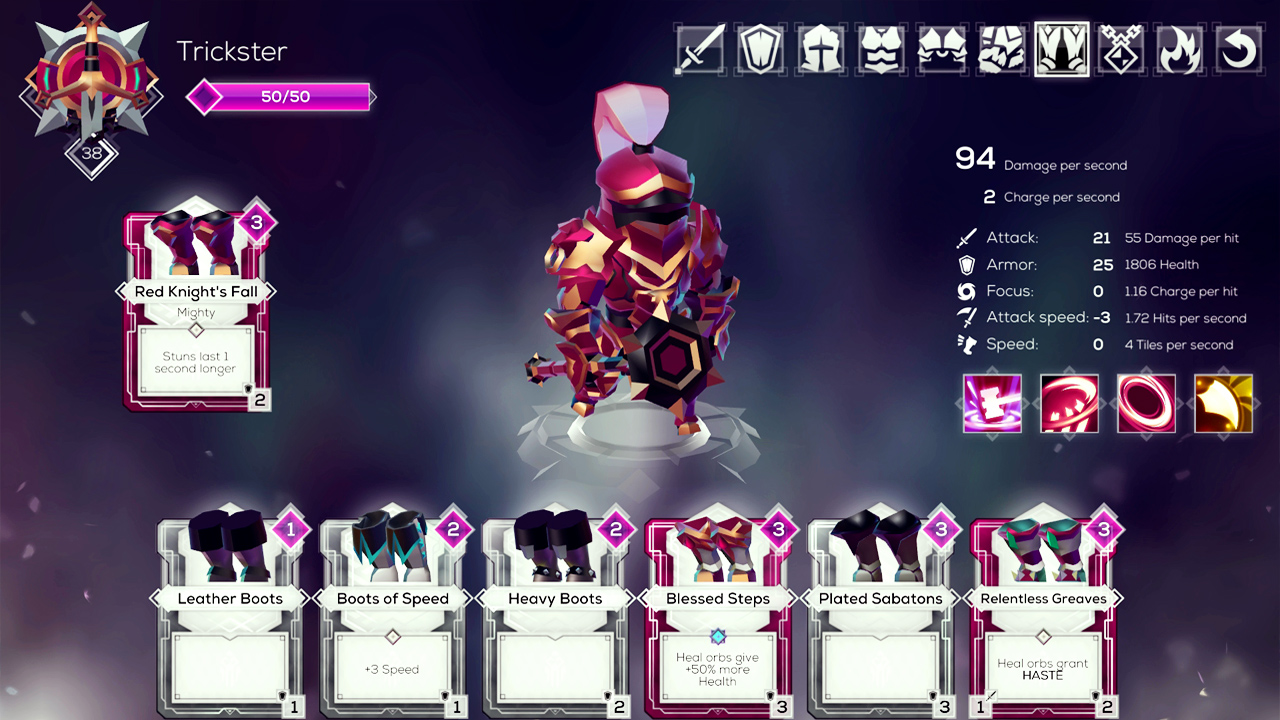Open the shield equipment tab
This screenshot has width=1280, height=720.
760,49
